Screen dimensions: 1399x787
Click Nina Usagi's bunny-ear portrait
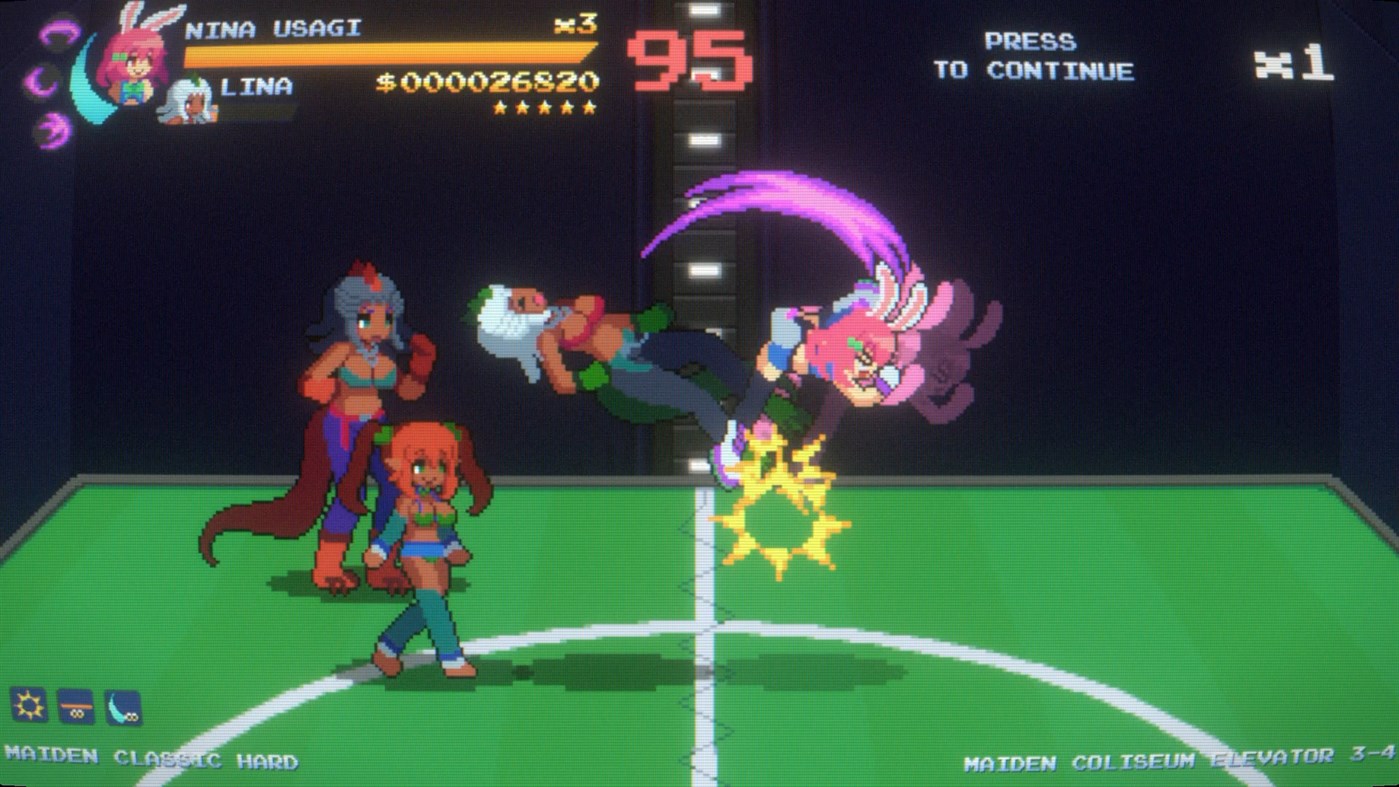pyautogui.click(x=137, y=55)
